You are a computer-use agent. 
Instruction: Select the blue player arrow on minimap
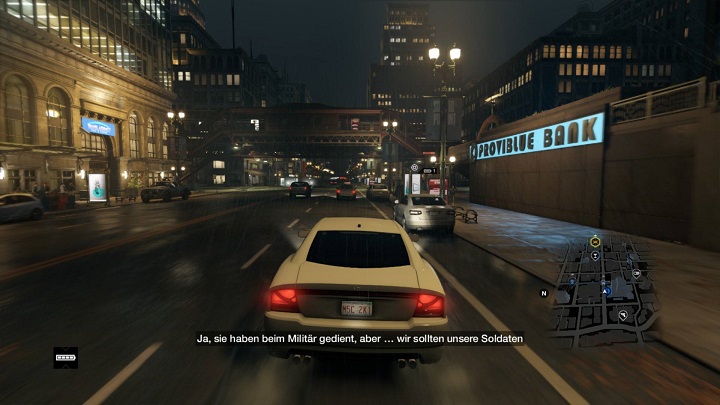point(606,290)
